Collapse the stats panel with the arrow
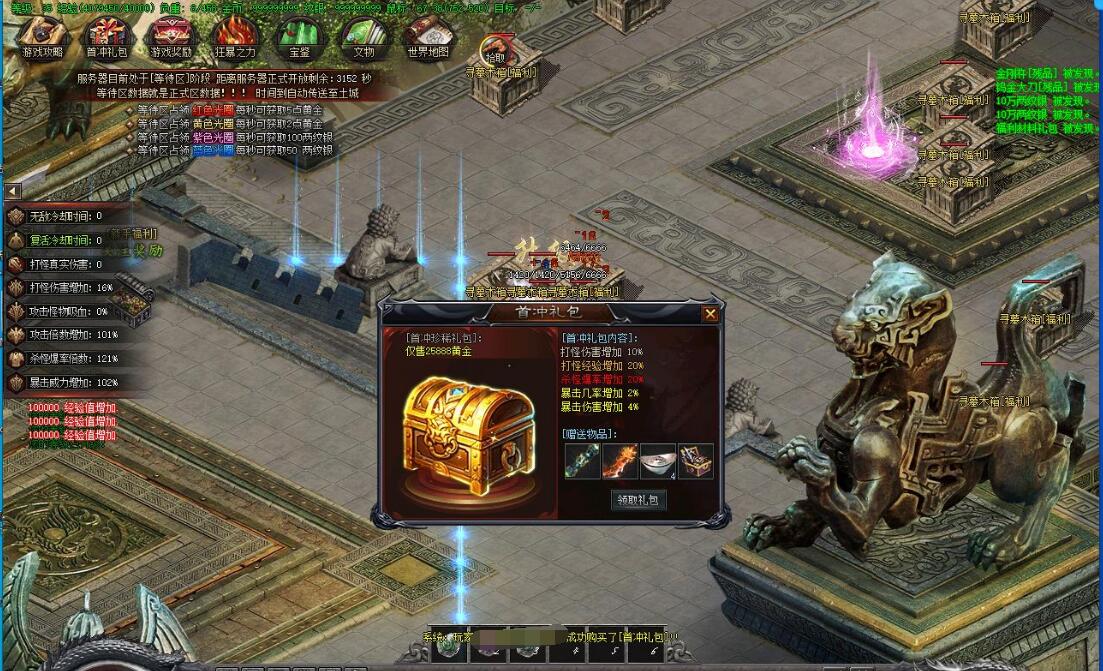1103x671 pixels. 12,190
